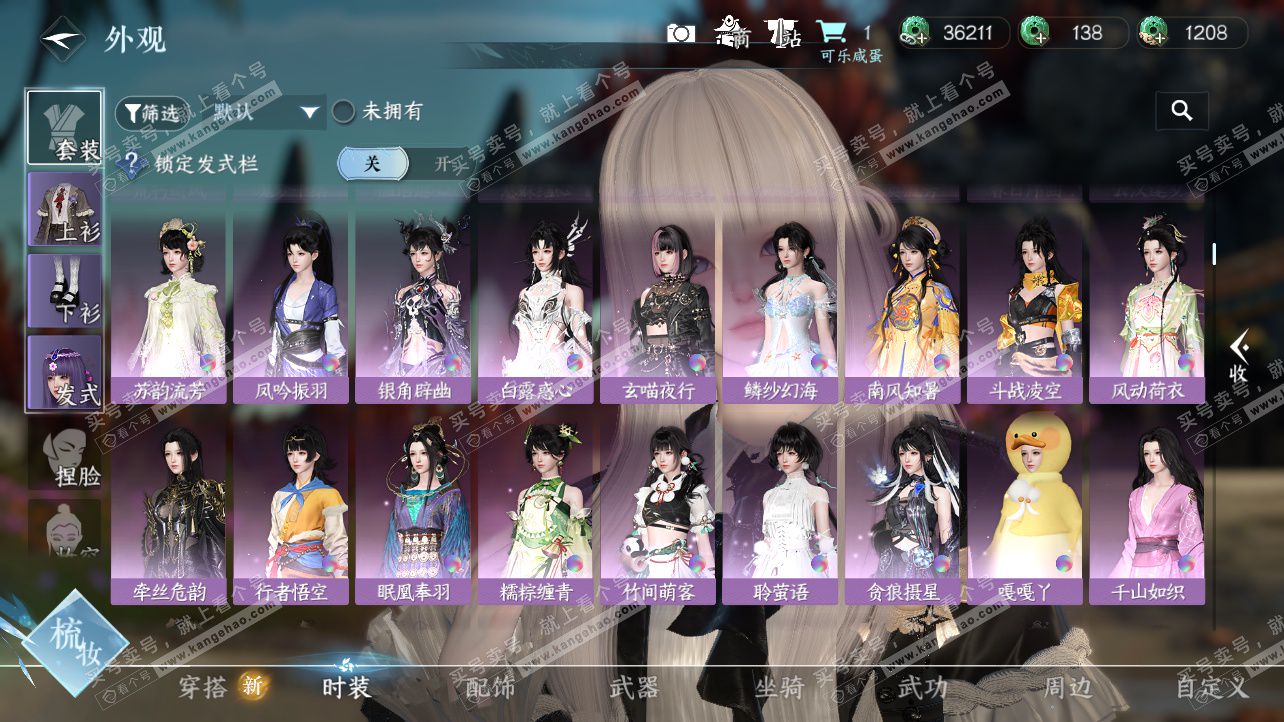Switch to the 上衫 category tab
This screenshot has height=722, width=1284.
pyautogui.click(x=65, y=209)
